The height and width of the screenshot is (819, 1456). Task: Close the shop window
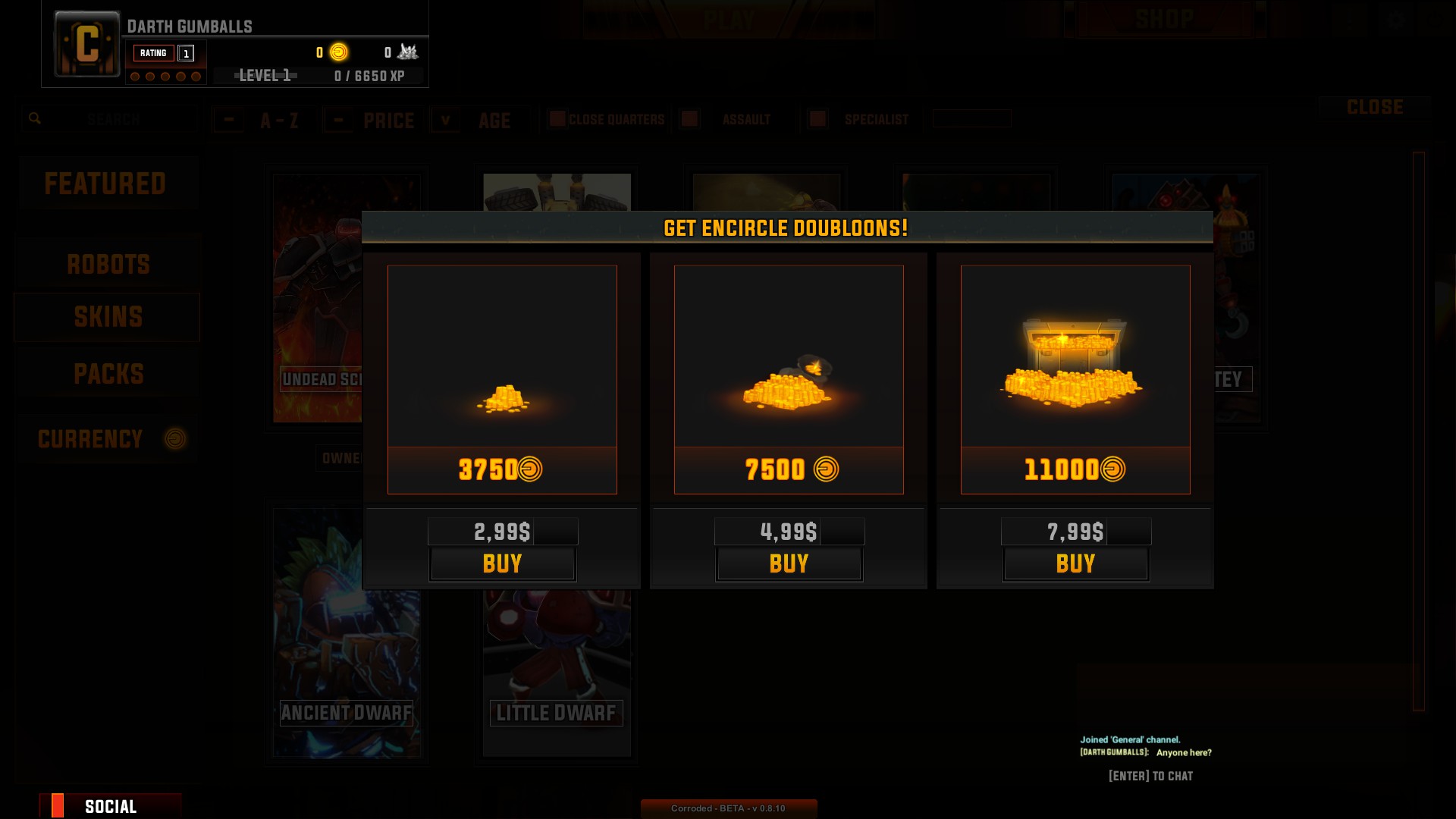(x=1374, y=108)
